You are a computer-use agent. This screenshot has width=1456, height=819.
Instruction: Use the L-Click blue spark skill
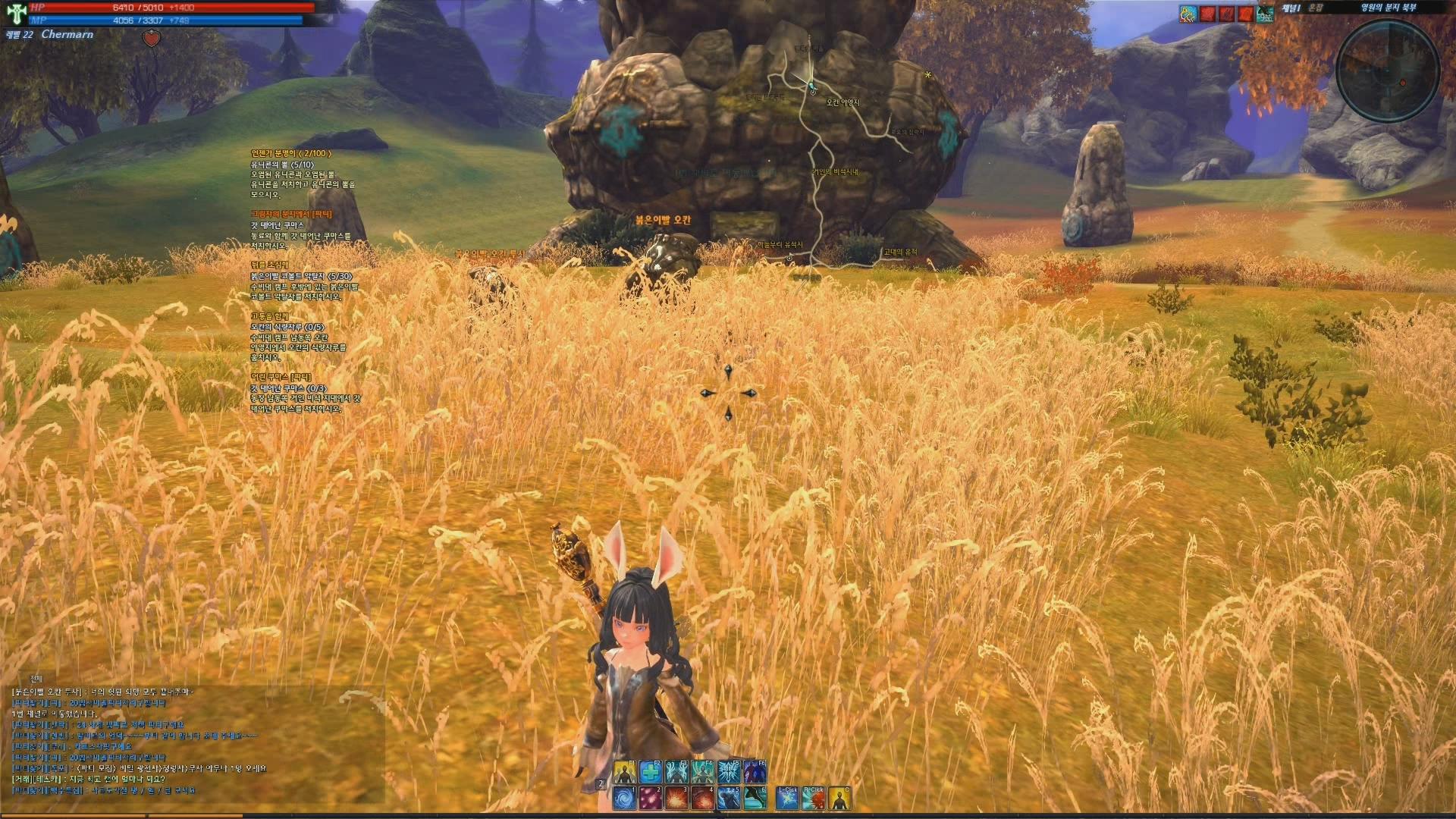tap(787, 799)
